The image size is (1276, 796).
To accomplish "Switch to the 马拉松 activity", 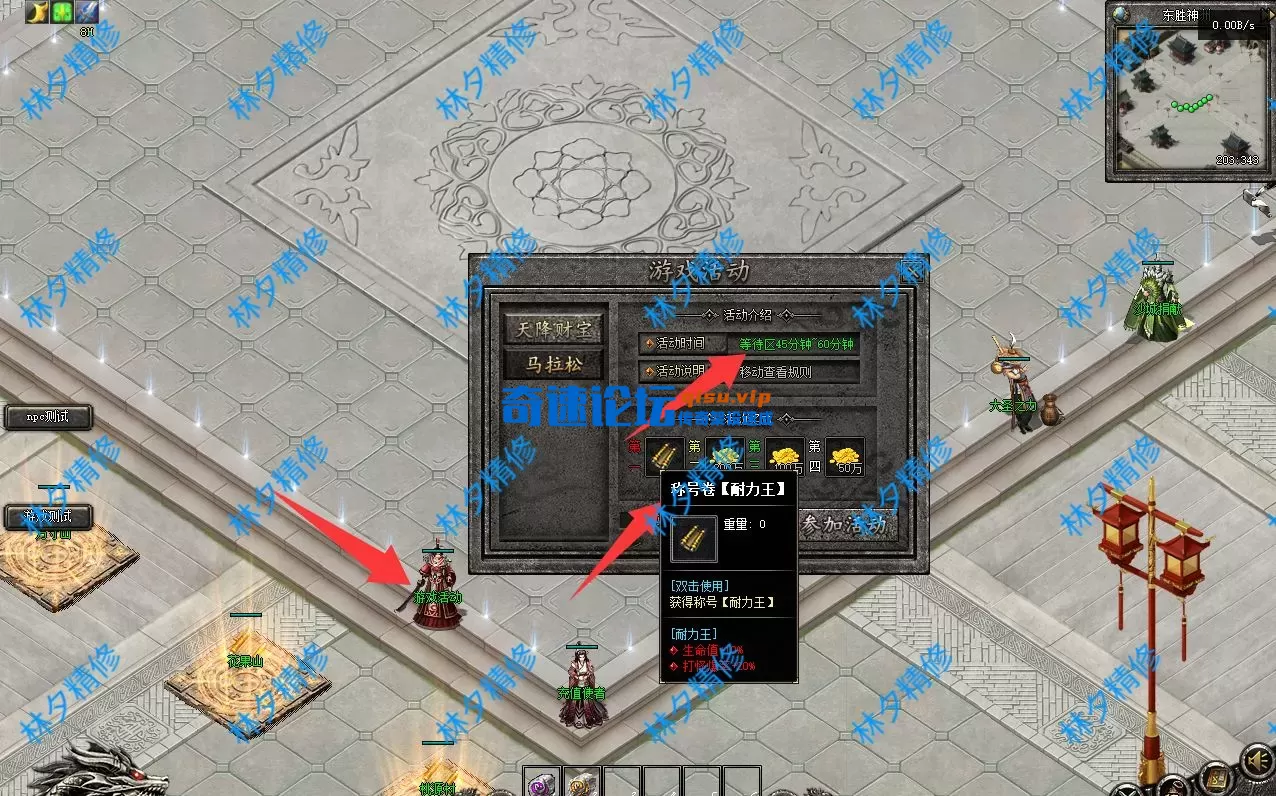I will click(x=554, y=364).
